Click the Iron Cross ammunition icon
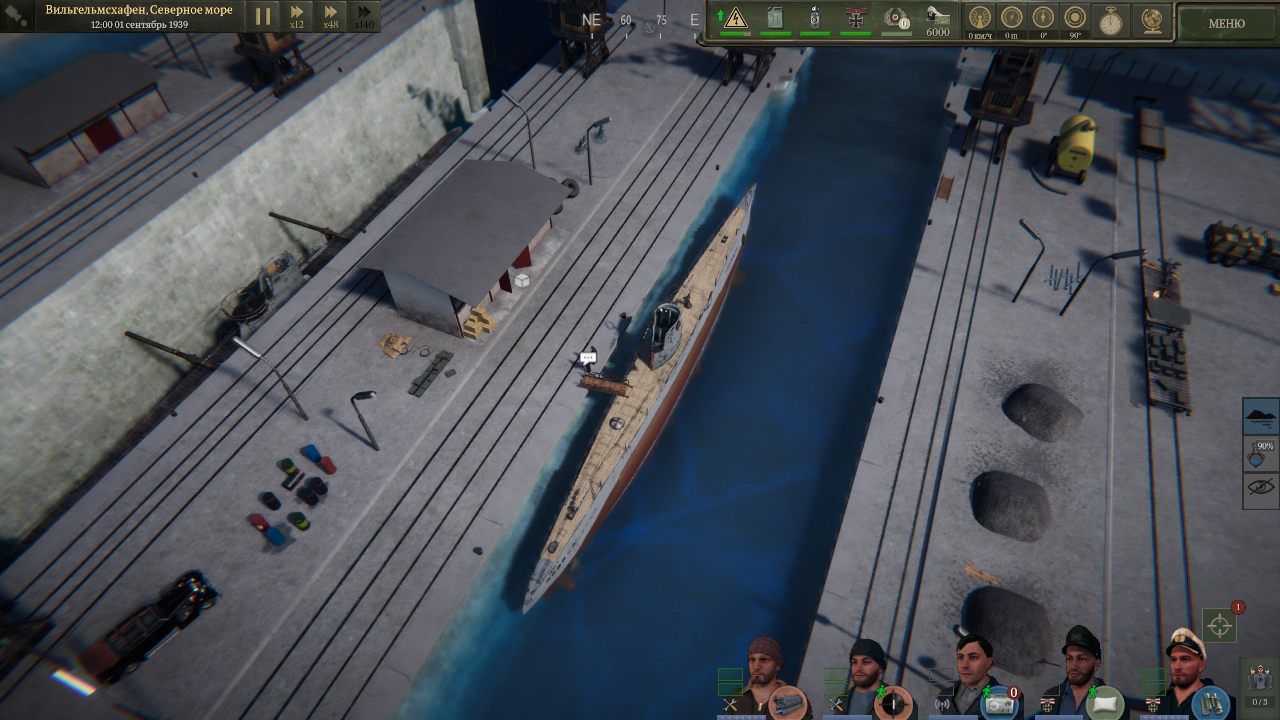 [x=854, y=18]
